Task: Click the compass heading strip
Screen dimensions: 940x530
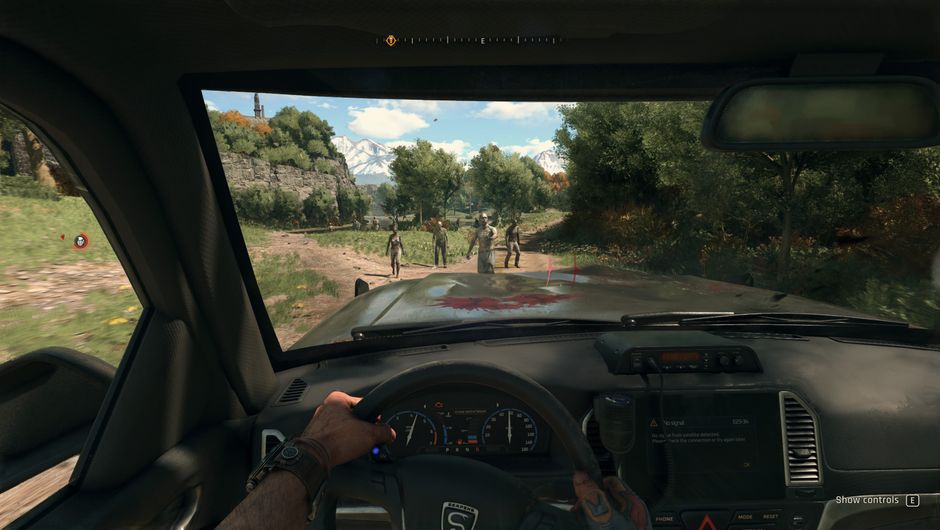Action: tap(470, 40)
